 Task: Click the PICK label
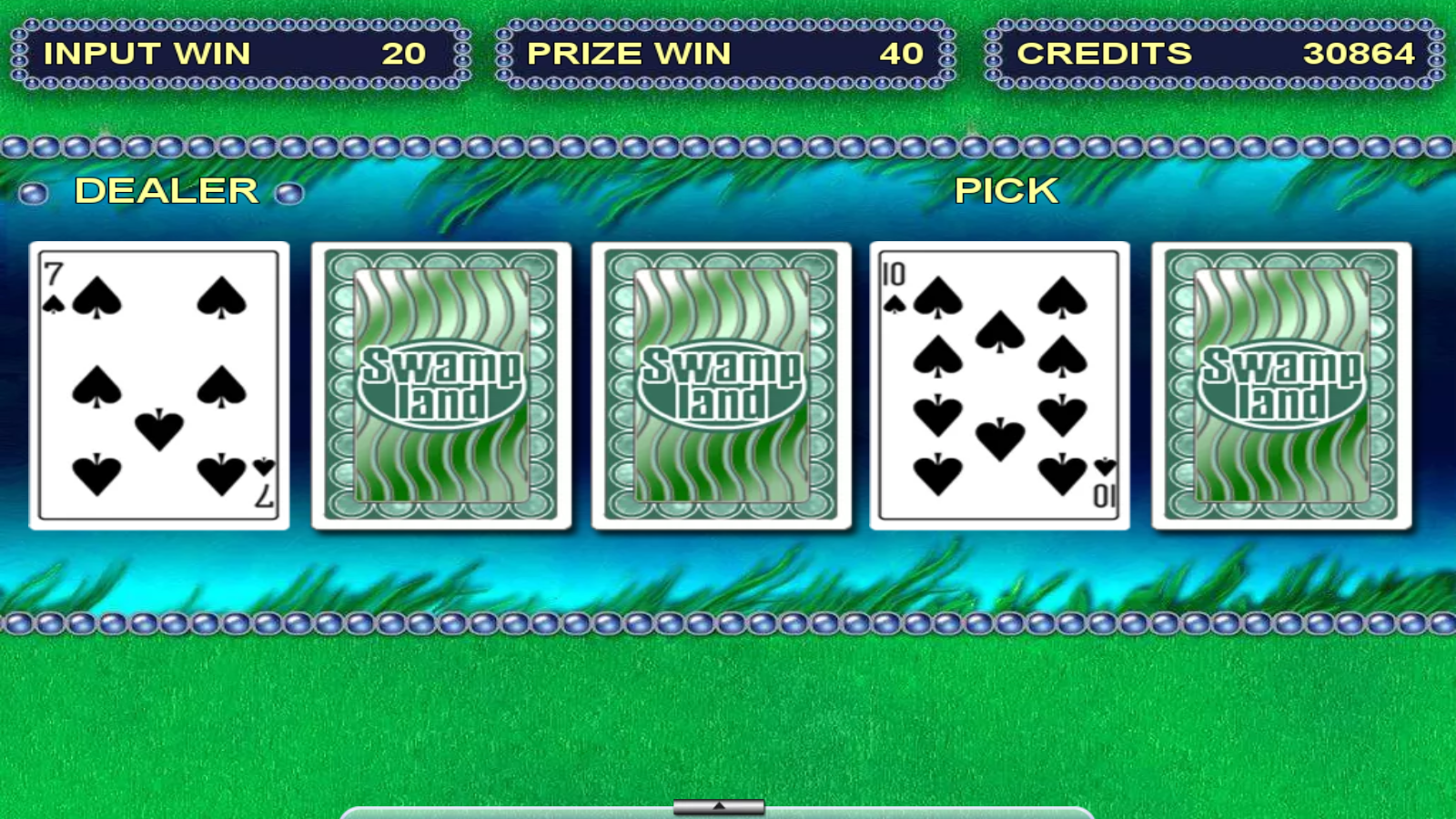(x=1006, y=191)
